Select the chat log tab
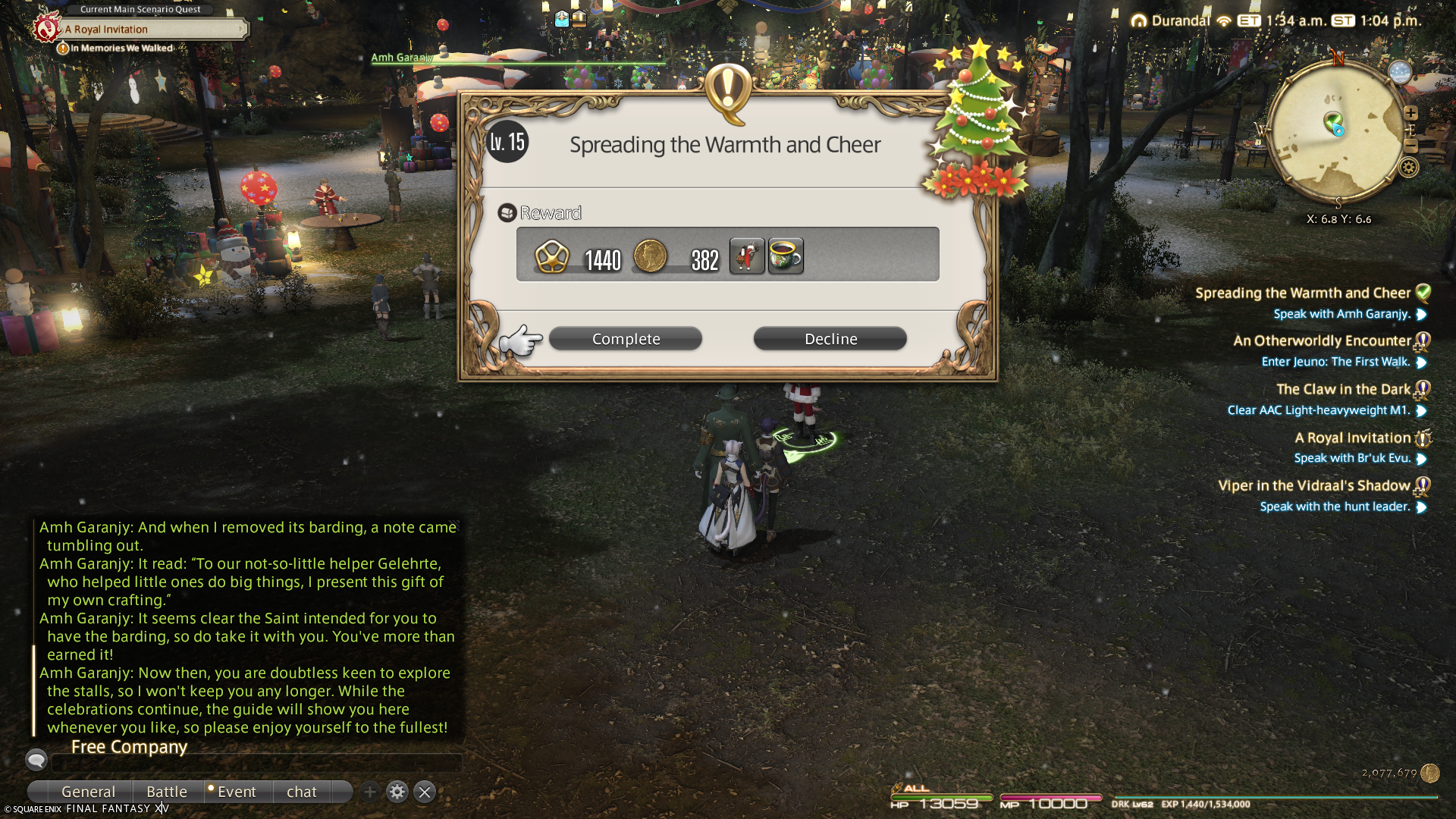This screenshot has width=1456, height=819. click(x=302, y=792)
